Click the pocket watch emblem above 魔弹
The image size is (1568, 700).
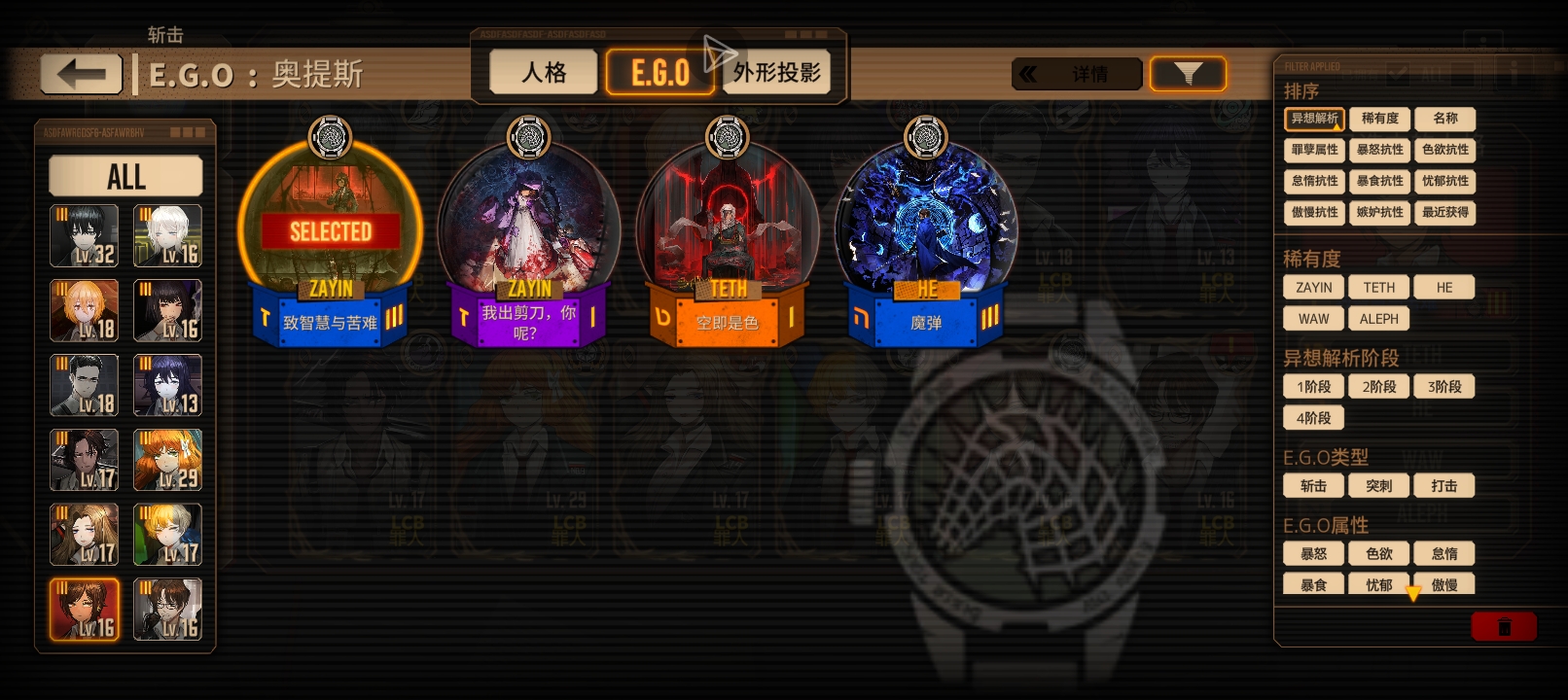tap(925, 136)
